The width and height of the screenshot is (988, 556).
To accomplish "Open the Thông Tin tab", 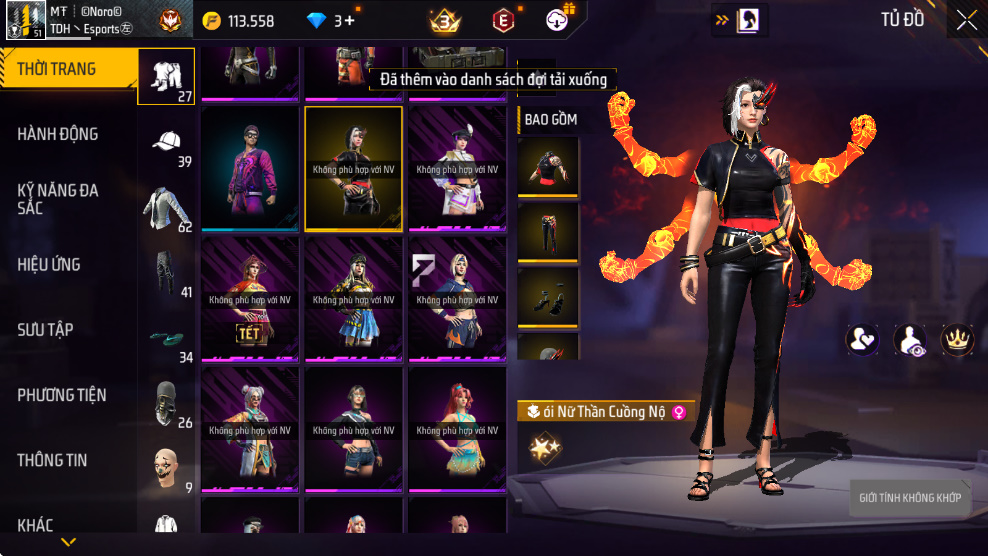I will 52,460.
